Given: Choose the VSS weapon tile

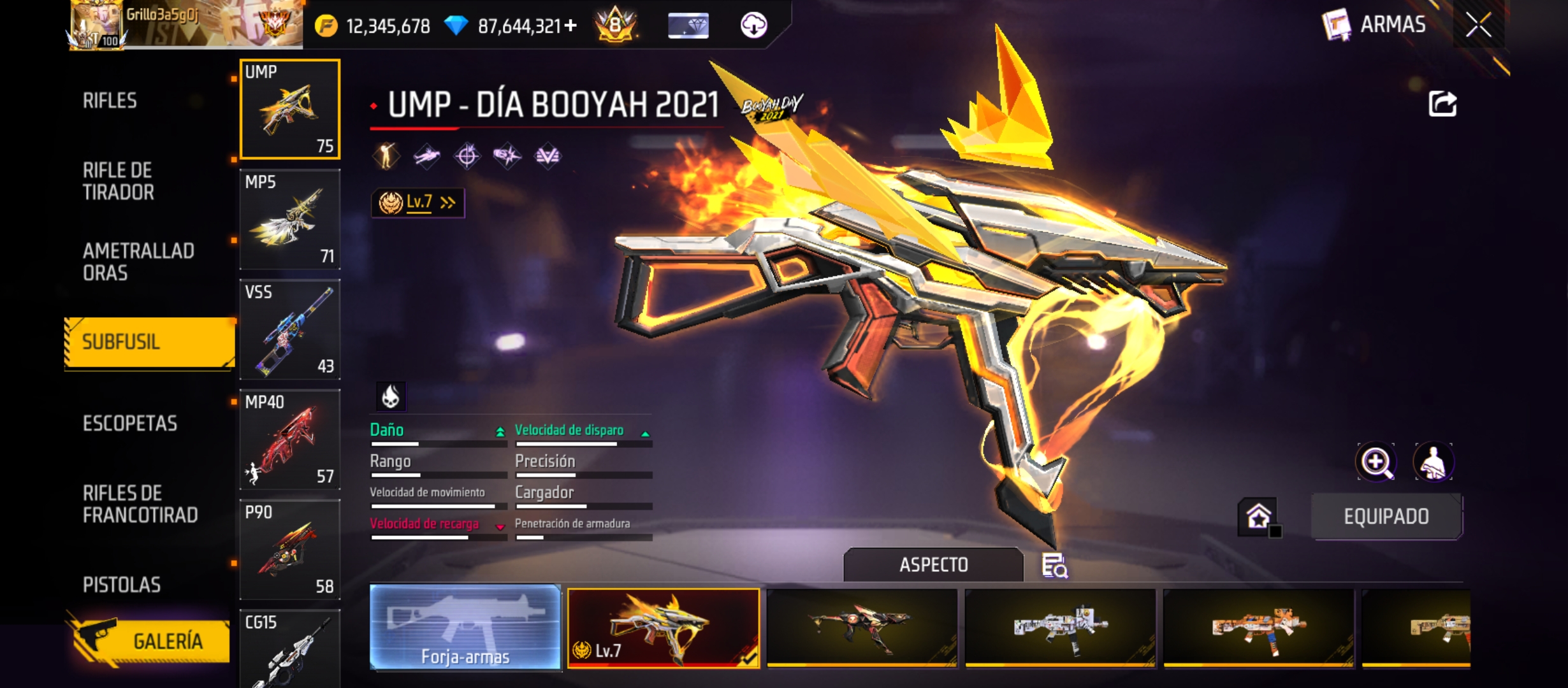Looking at the screenshot, I should tap(290, 329).
